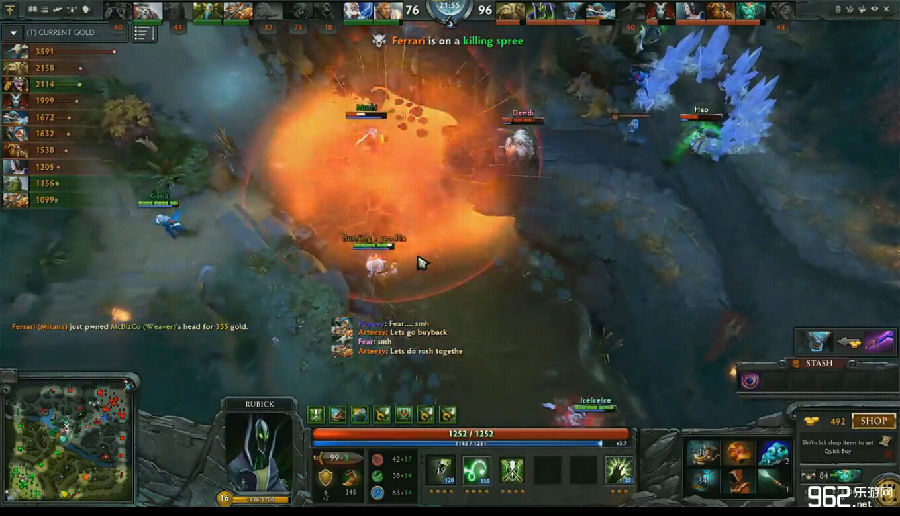900x516 pixels.
Task: Select the Rubick hero portrait
Action: pyautogui.click(x=251, y=450)
